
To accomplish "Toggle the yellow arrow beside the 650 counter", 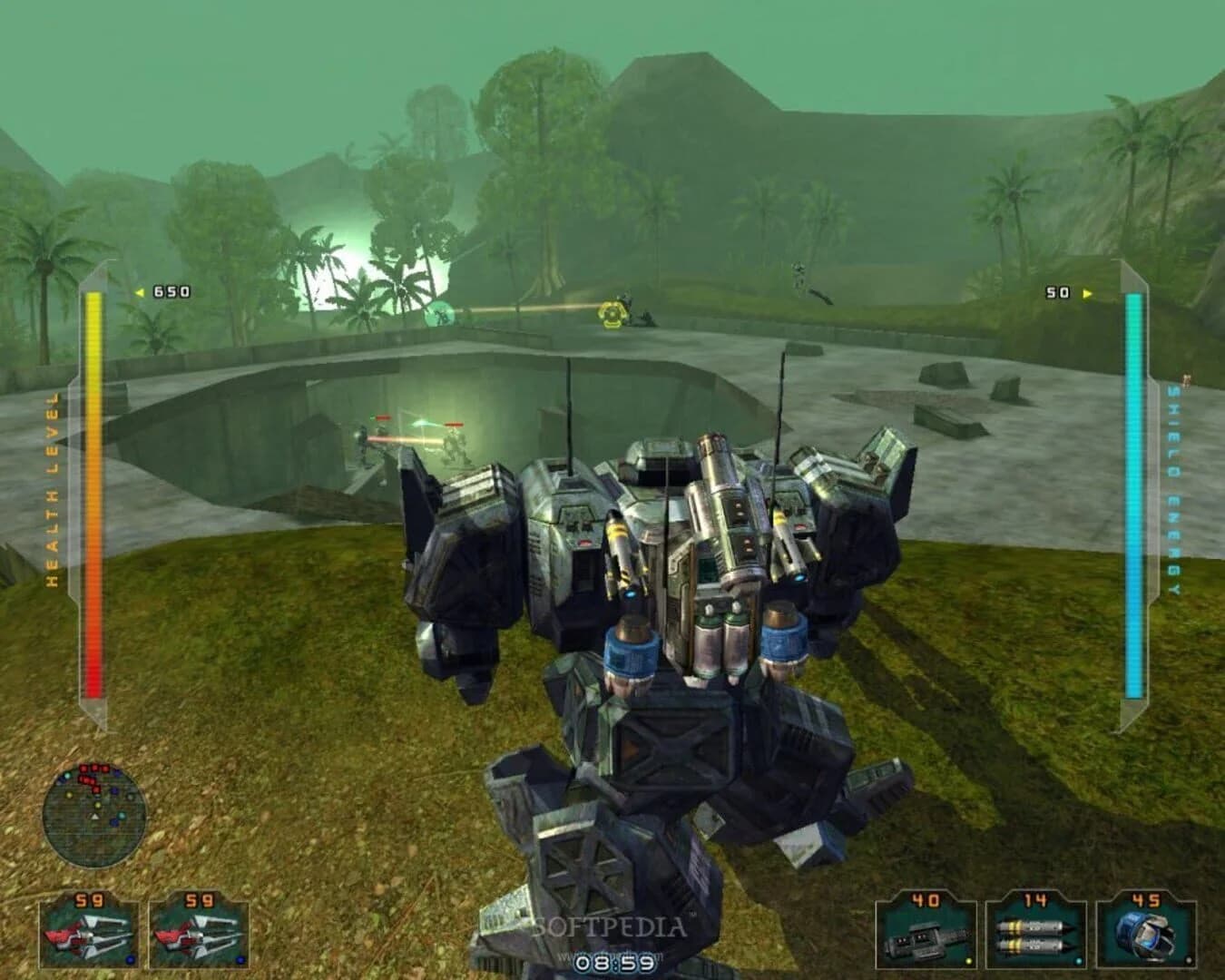I will pos(141,292).
